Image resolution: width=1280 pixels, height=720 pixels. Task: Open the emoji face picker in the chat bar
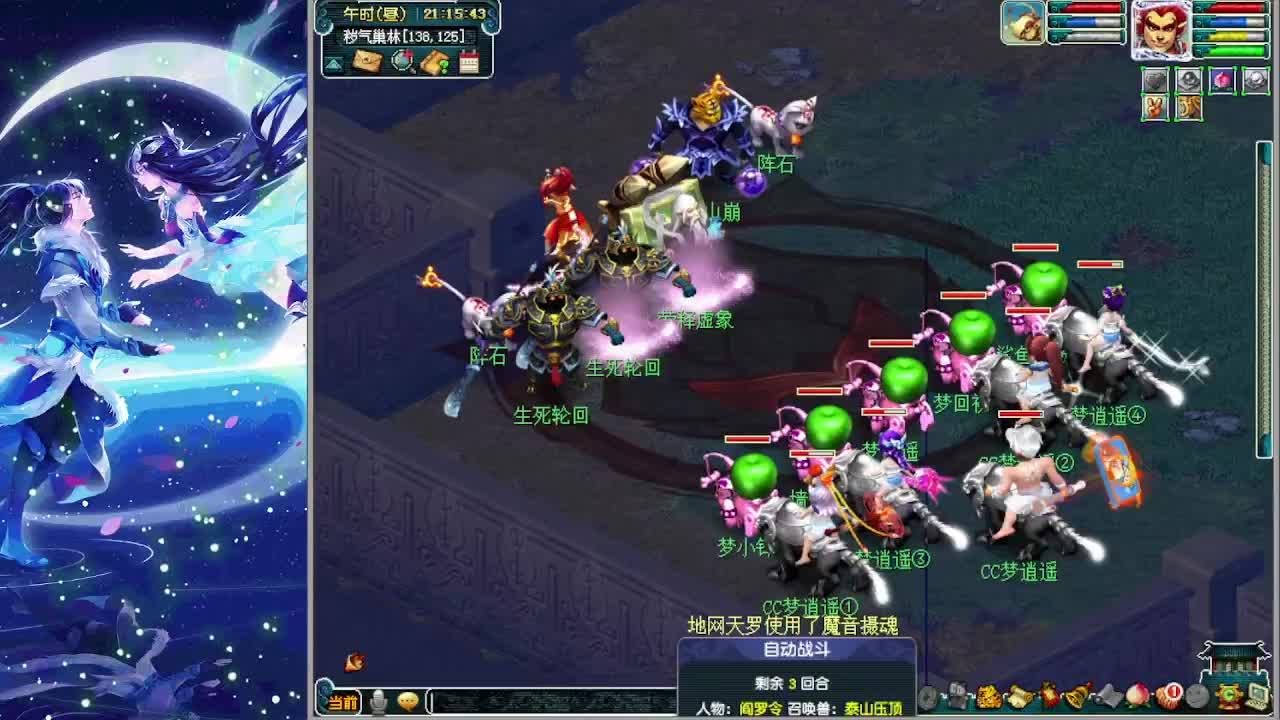[x=408, y=701]
